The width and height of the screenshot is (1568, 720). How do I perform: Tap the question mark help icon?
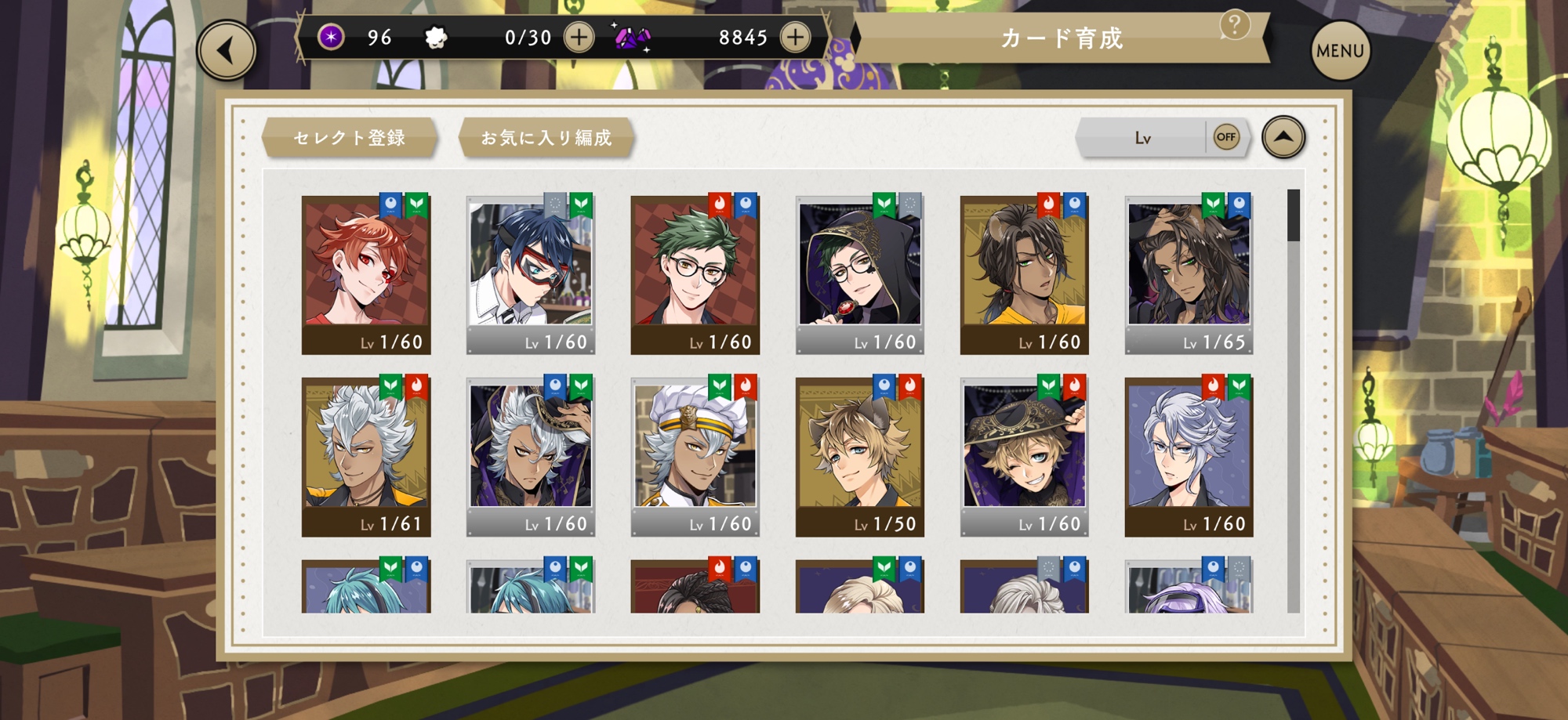click(1234, 25)
